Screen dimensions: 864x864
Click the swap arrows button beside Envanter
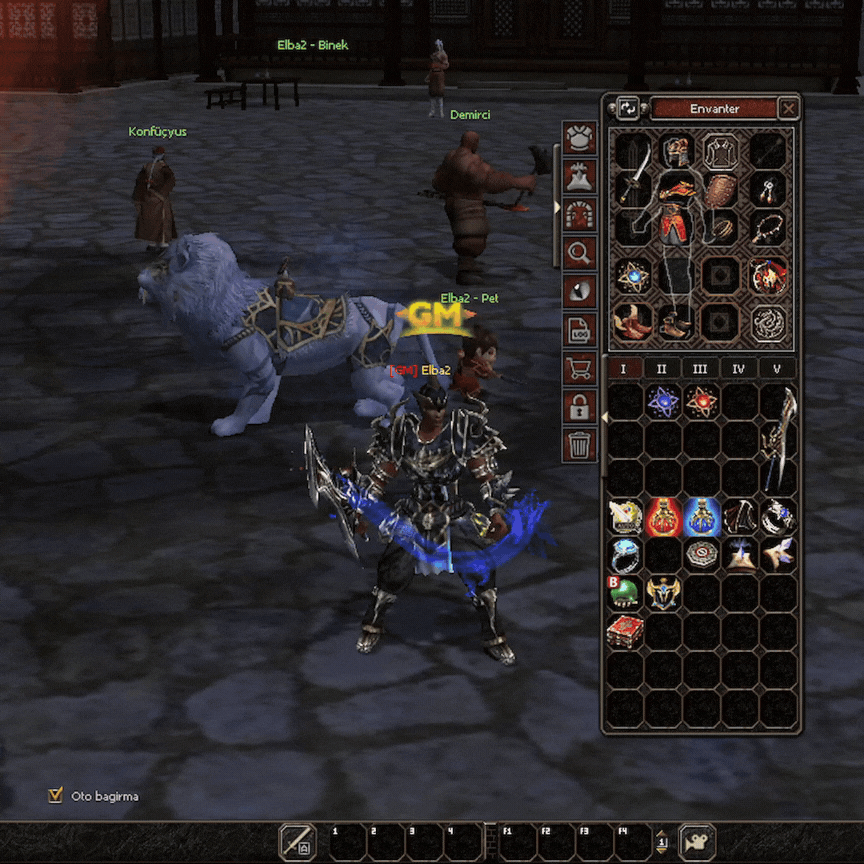[x=628, y=108]
